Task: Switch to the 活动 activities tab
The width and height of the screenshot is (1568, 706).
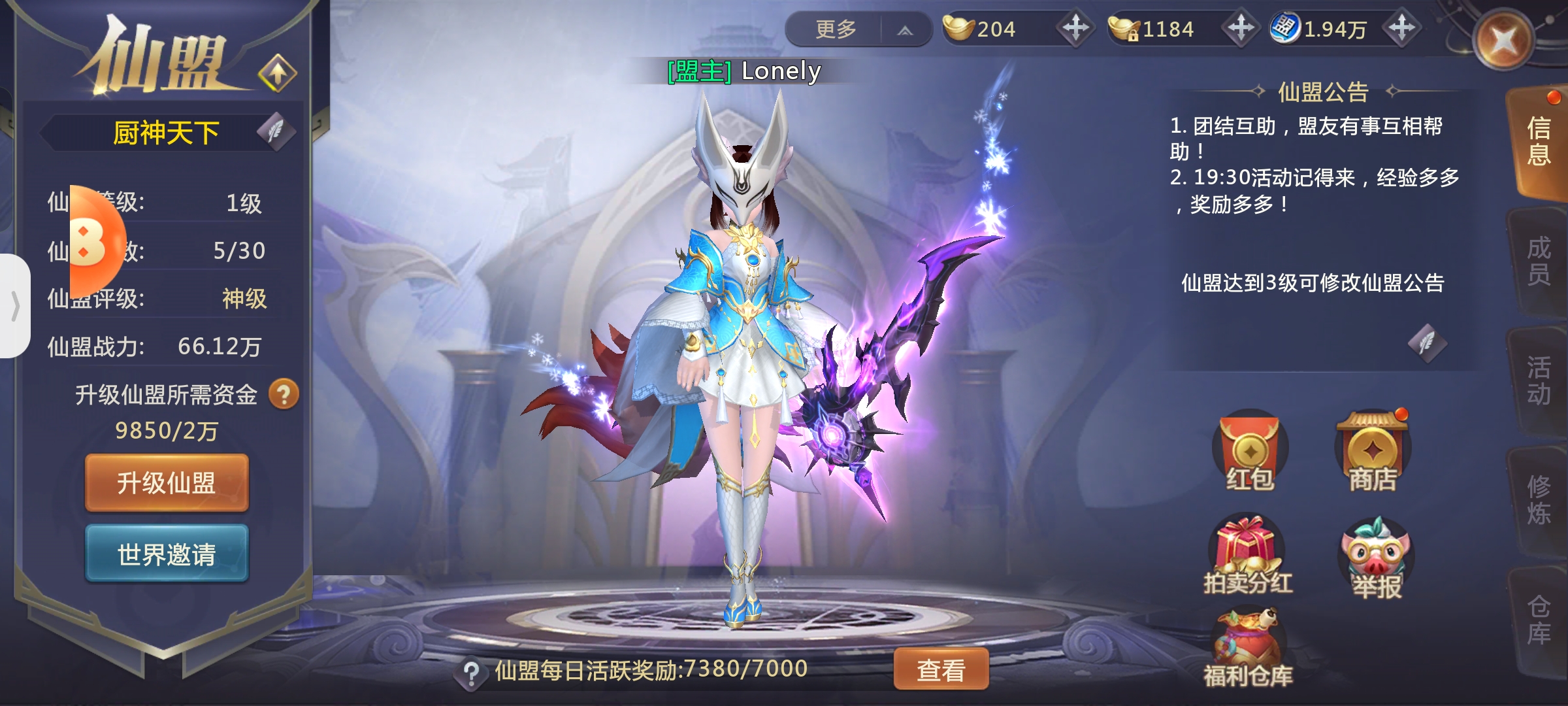Action: point(1539,380)
